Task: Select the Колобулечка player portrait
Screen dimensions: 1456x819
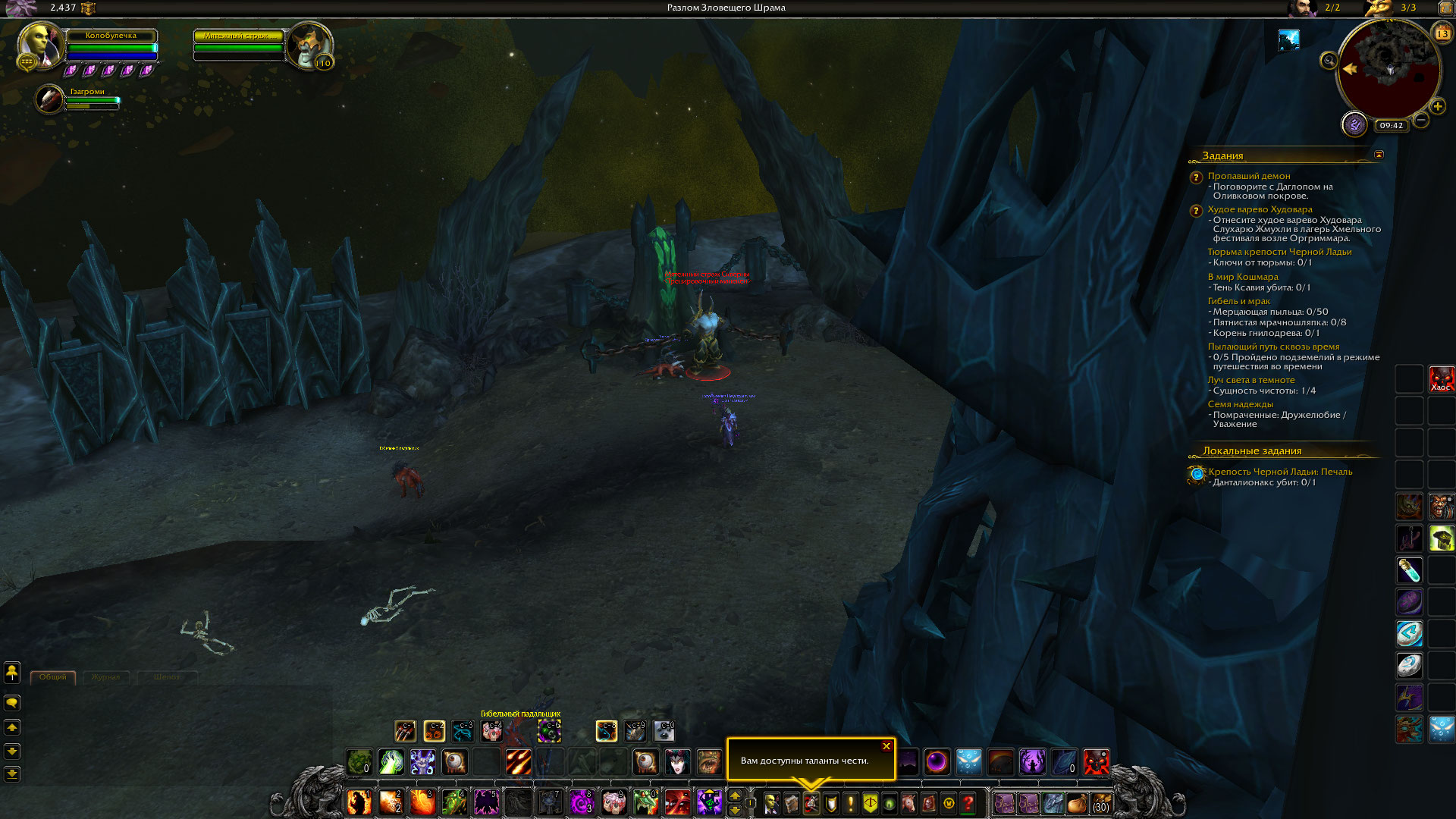Action: (40, 45)
